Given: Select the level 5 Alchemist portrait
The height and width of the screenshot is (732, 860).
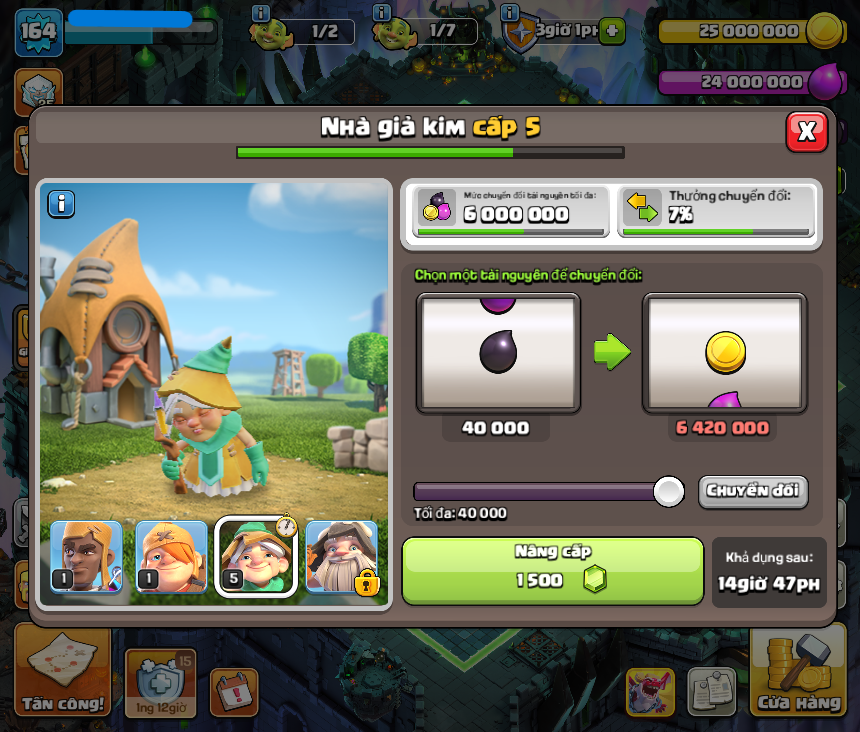Looking at the screenshot, I should (256, 556).
